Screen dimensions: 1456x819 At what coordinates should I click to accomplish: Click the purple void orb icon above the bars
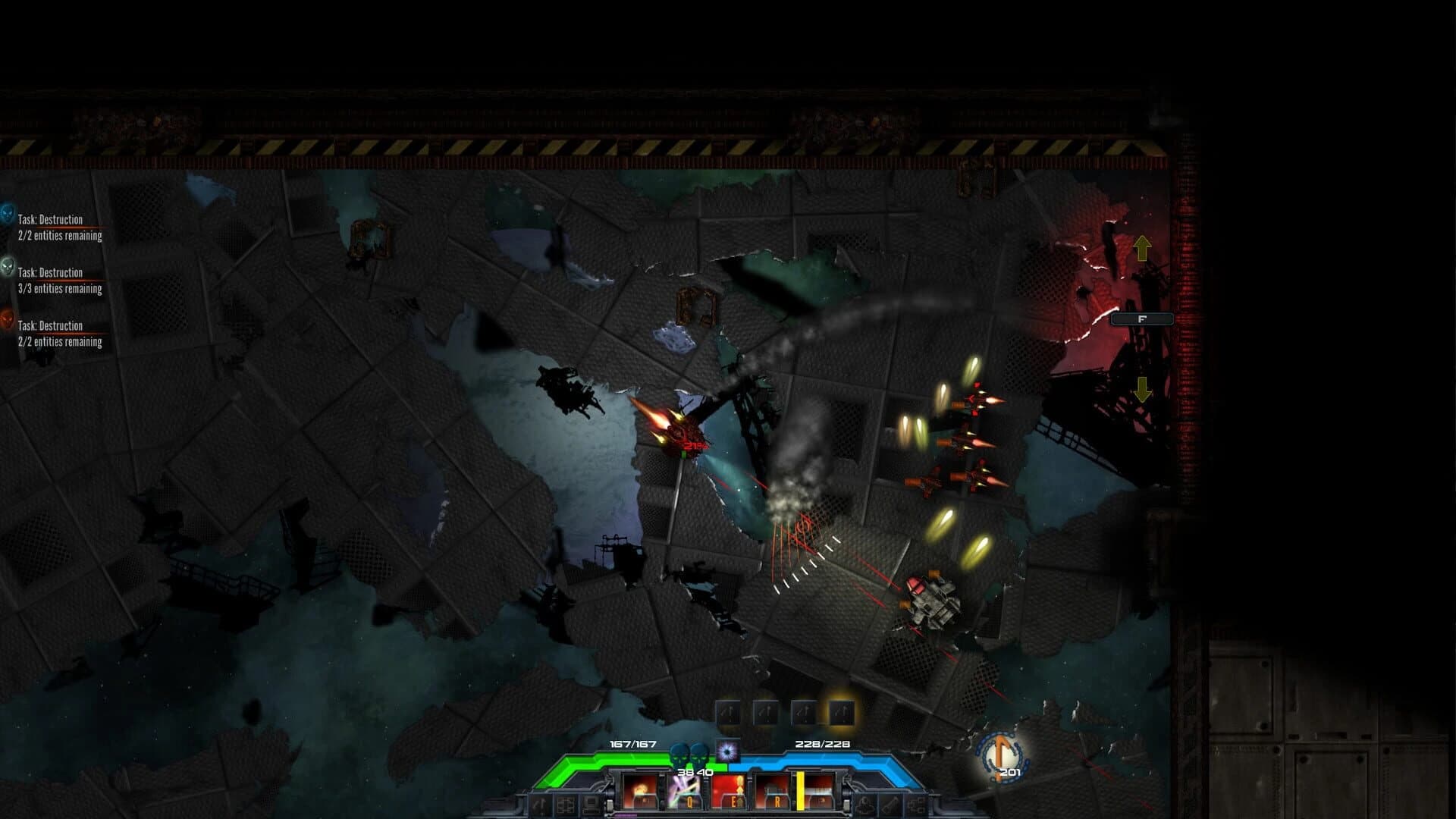(x=726, y=751)
